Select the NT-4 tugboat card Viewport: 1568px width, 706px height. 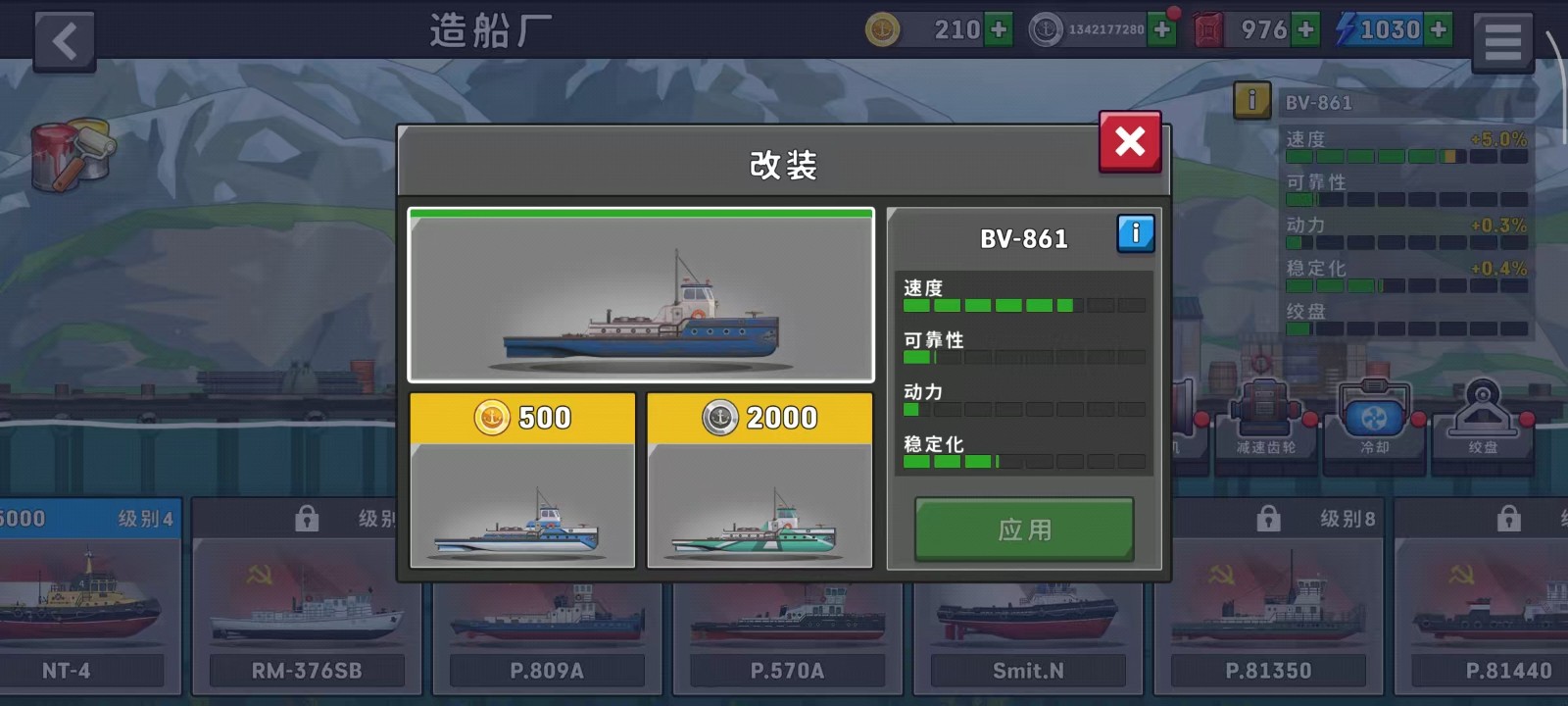tap(86, 598)
